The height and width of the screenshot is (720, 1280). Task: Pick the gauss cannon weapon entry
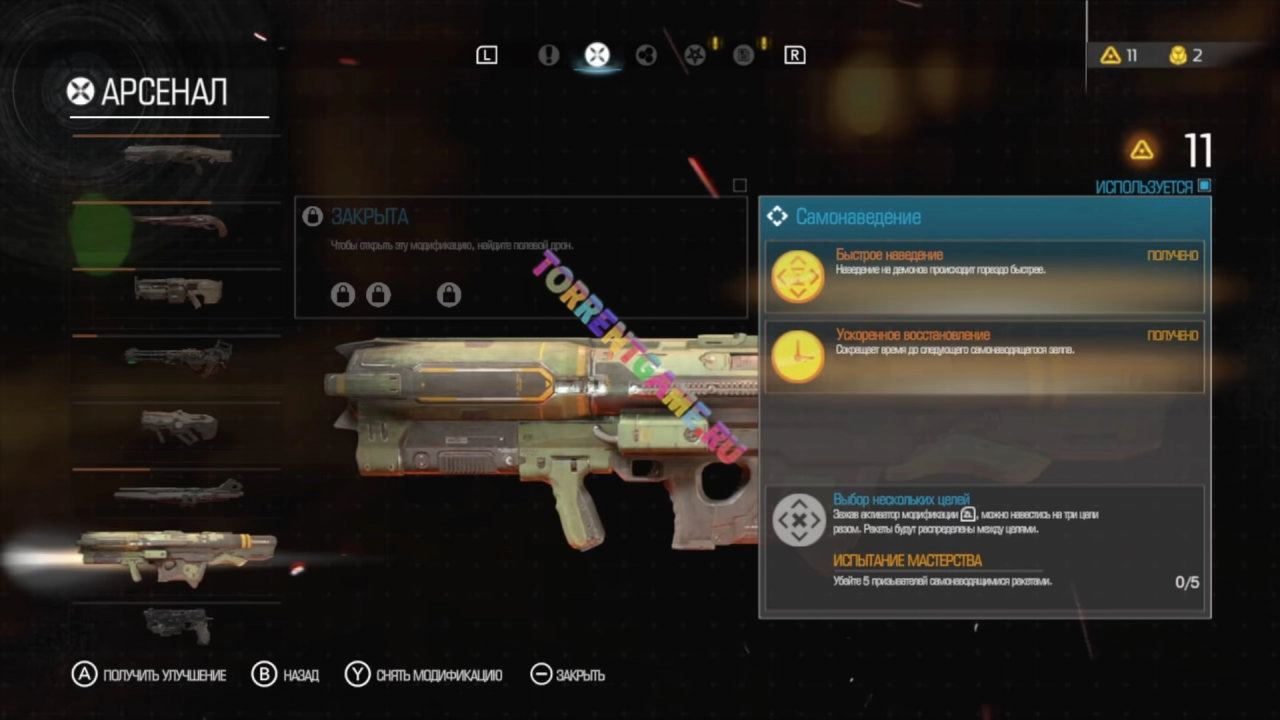pos(178,491)
